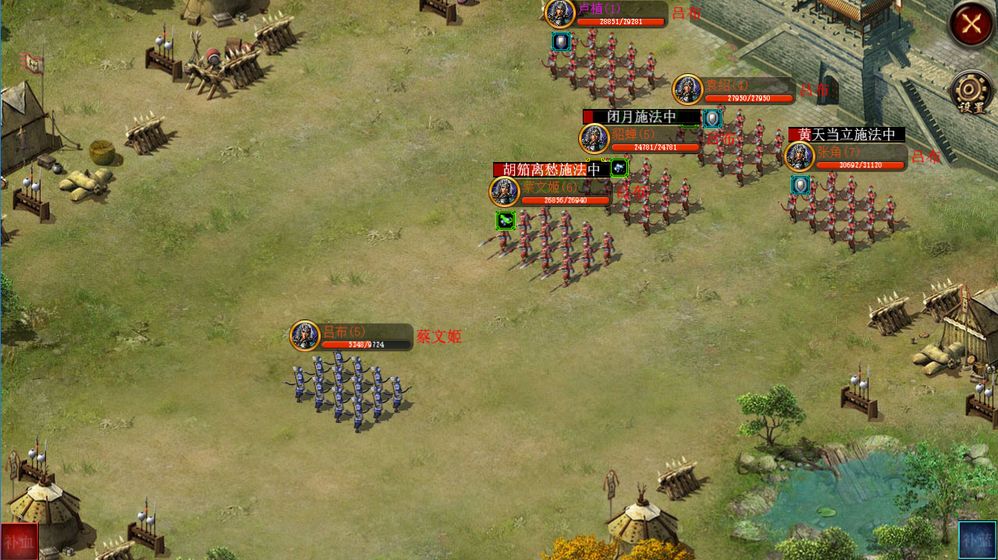This screenshot has width=998, height=560.
Task: Select 吕布's hero portrait
Action: 305,336
